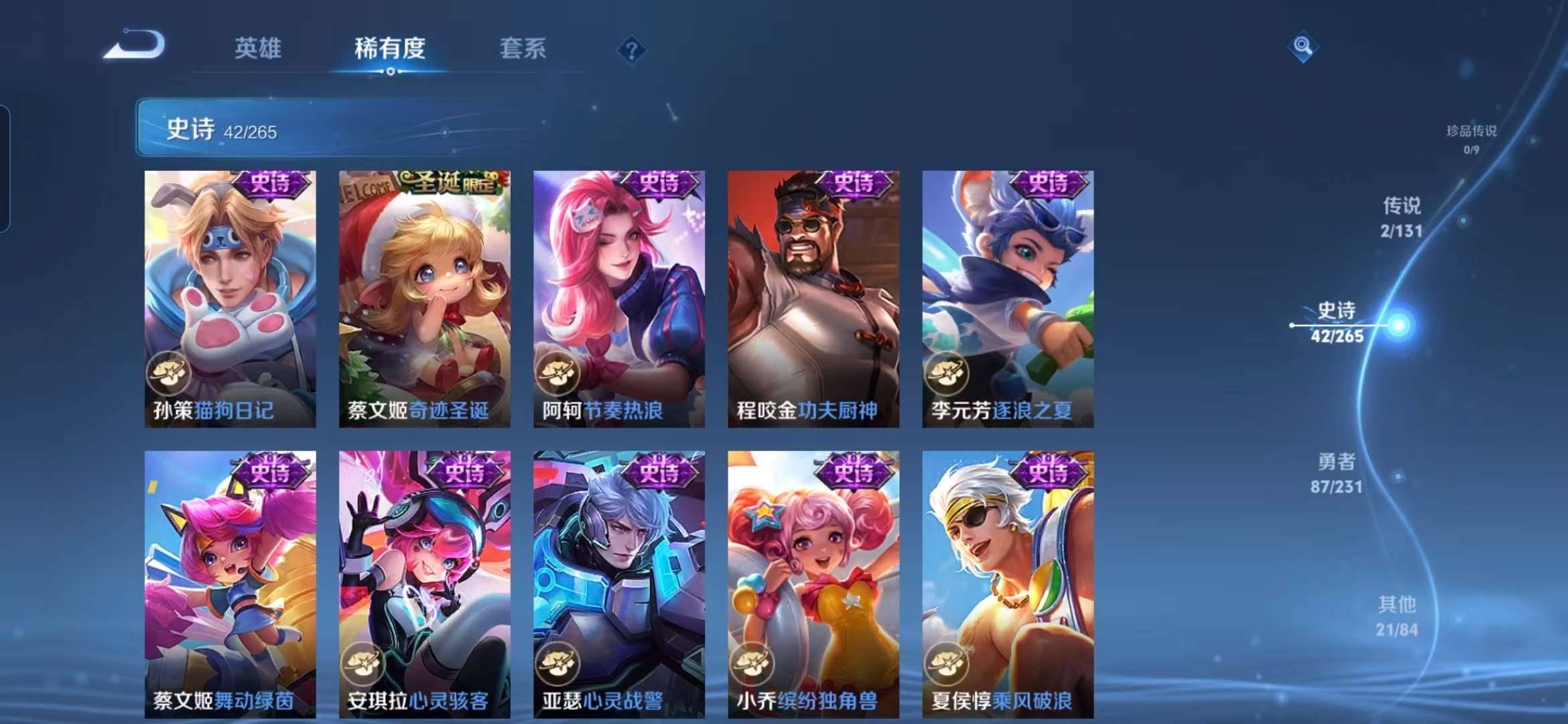Select the 珍品传说 0/9 category
The height and width of the screenshot is (724, 1568).
point(1472,137)
